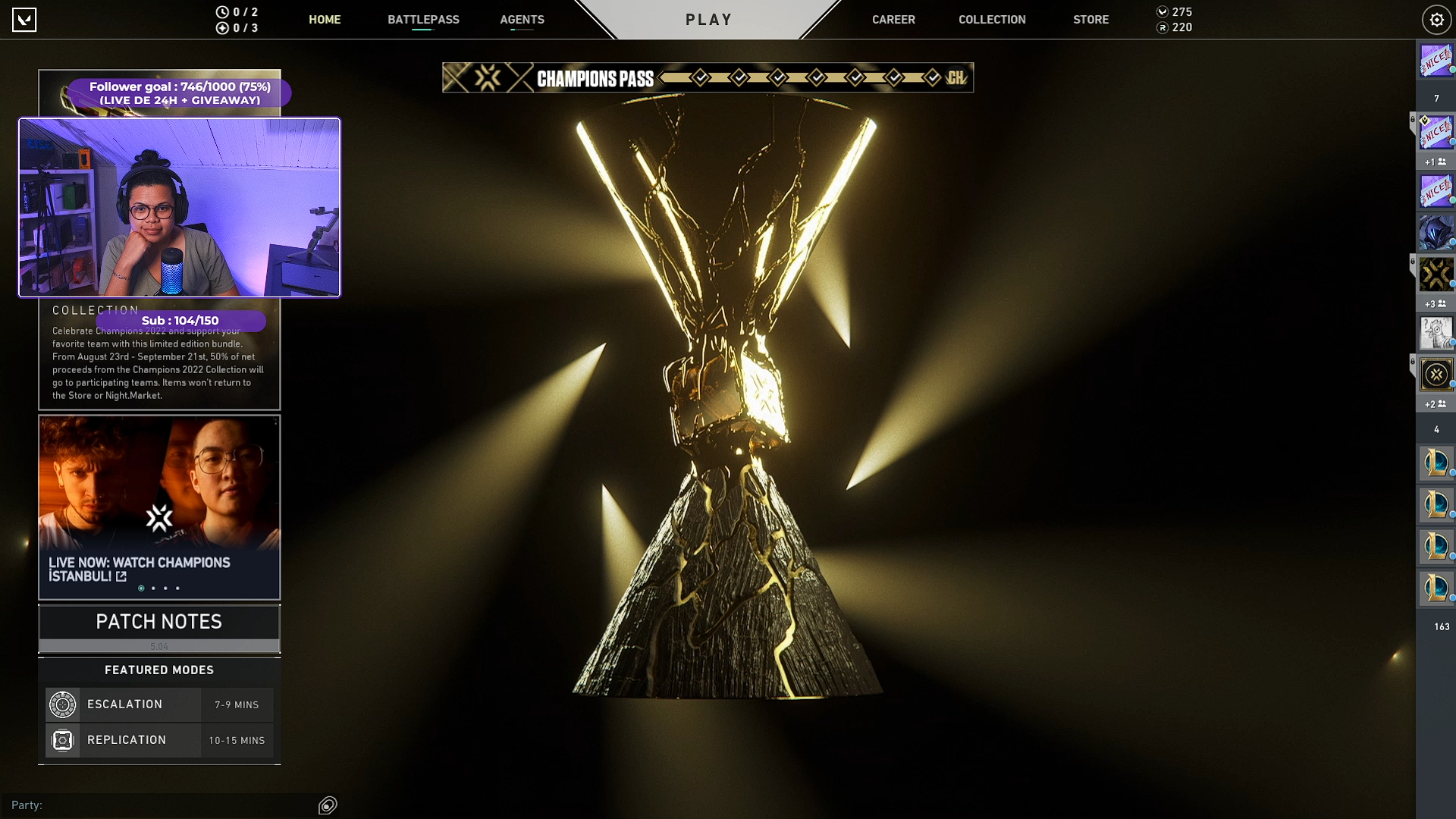
Task: Click the chat icon beside Party field
Action: [328, 805]
